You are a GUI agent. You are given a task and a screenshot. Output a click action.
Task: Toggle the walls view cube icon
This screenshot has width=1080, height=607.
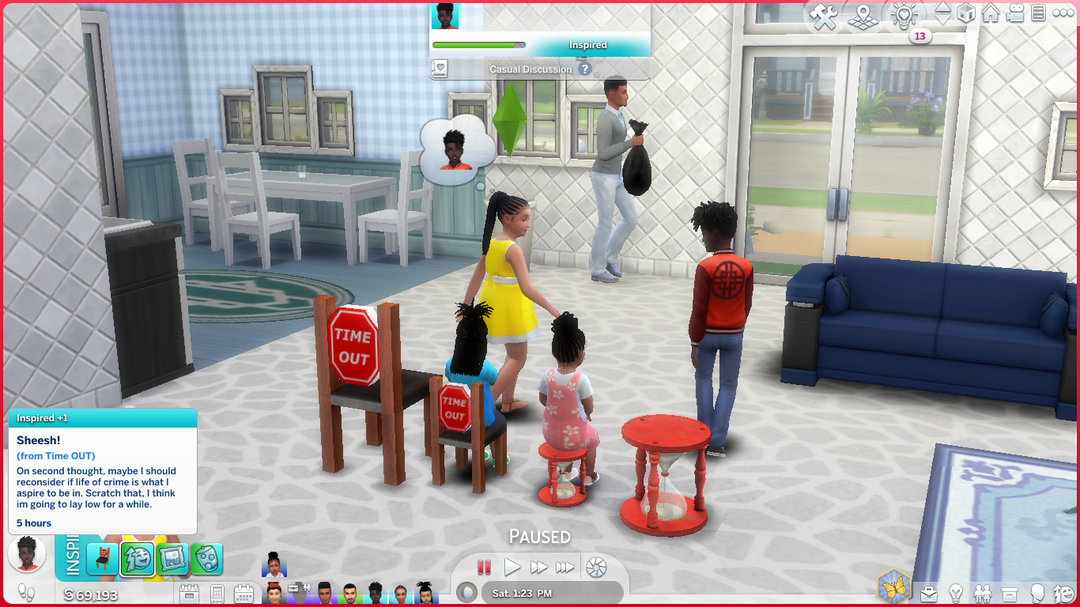[x=966, y=14]
